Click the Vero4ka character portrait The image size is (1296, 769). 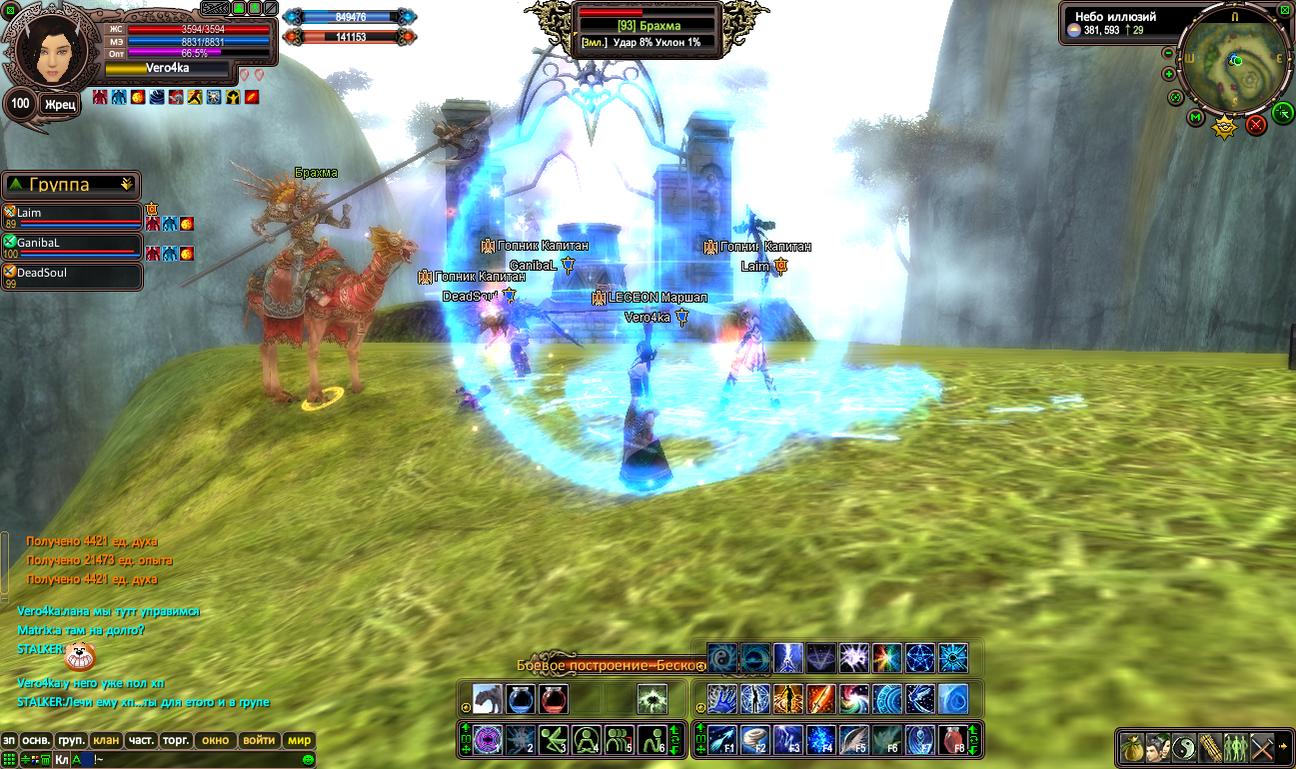(46, 54)
